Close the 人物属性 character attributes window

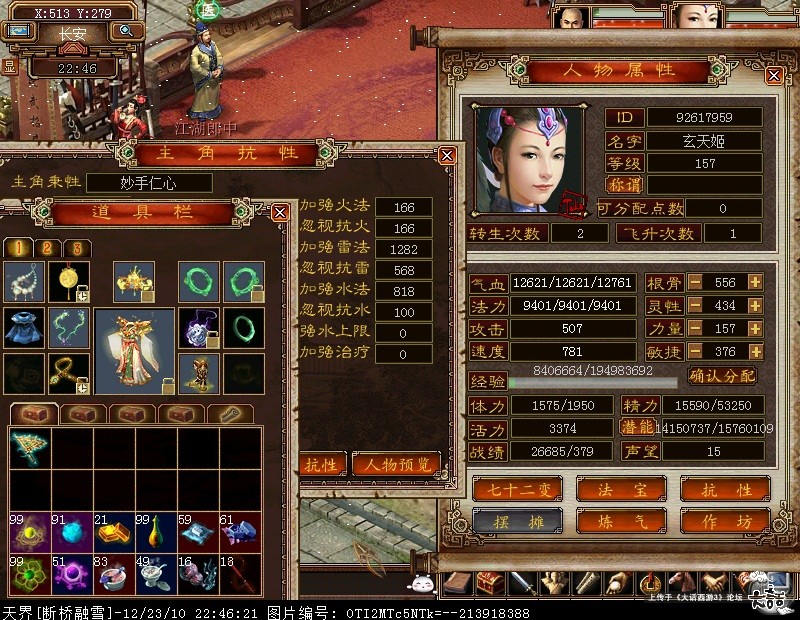tap(773, 75)
